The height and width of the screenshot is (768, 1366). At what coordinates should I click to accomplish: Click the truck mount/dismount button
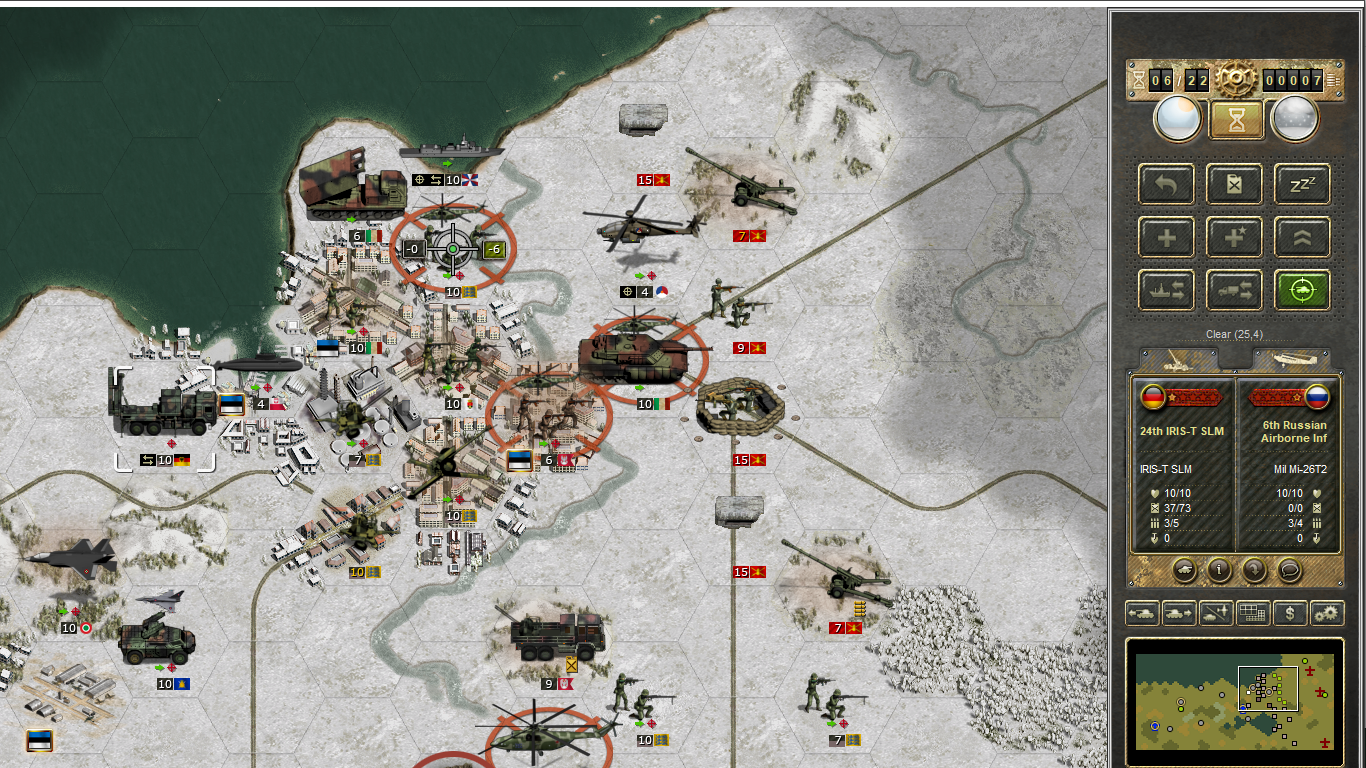click(x=1234, y=290)
